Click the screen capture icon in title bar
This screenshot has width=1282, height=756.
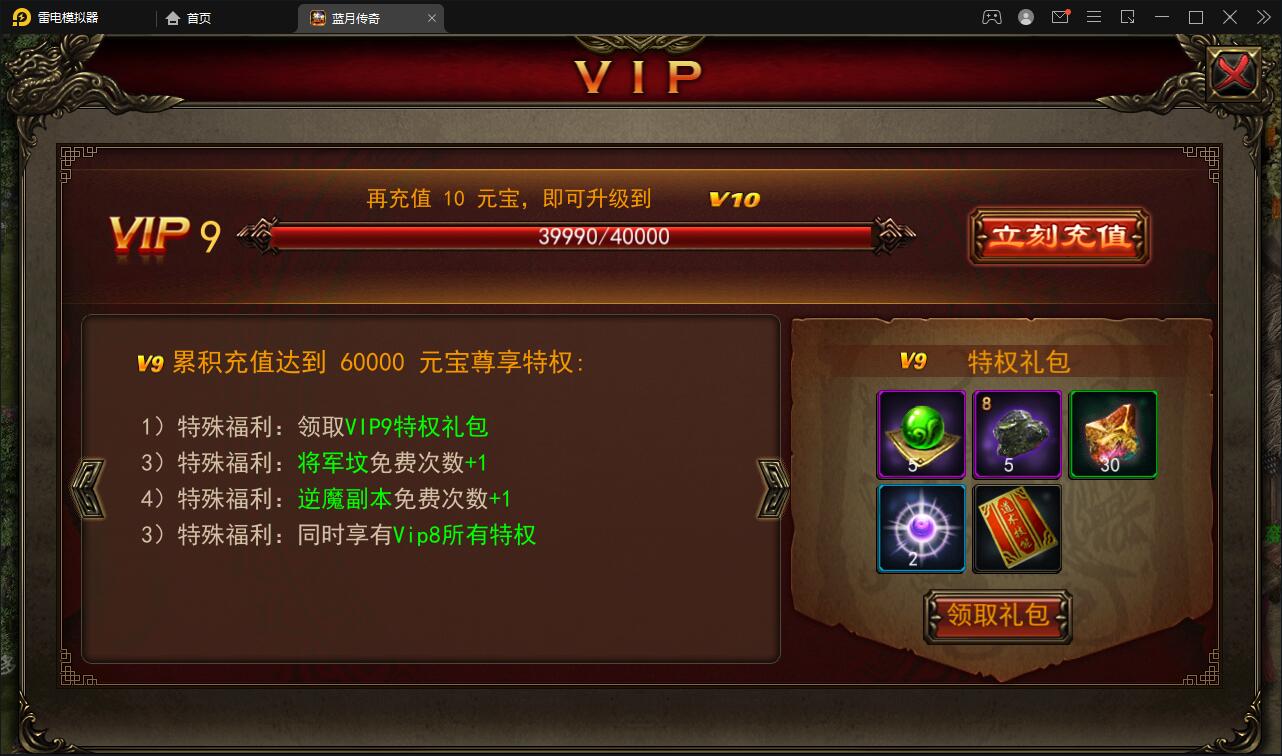[x=1128, y=17]
